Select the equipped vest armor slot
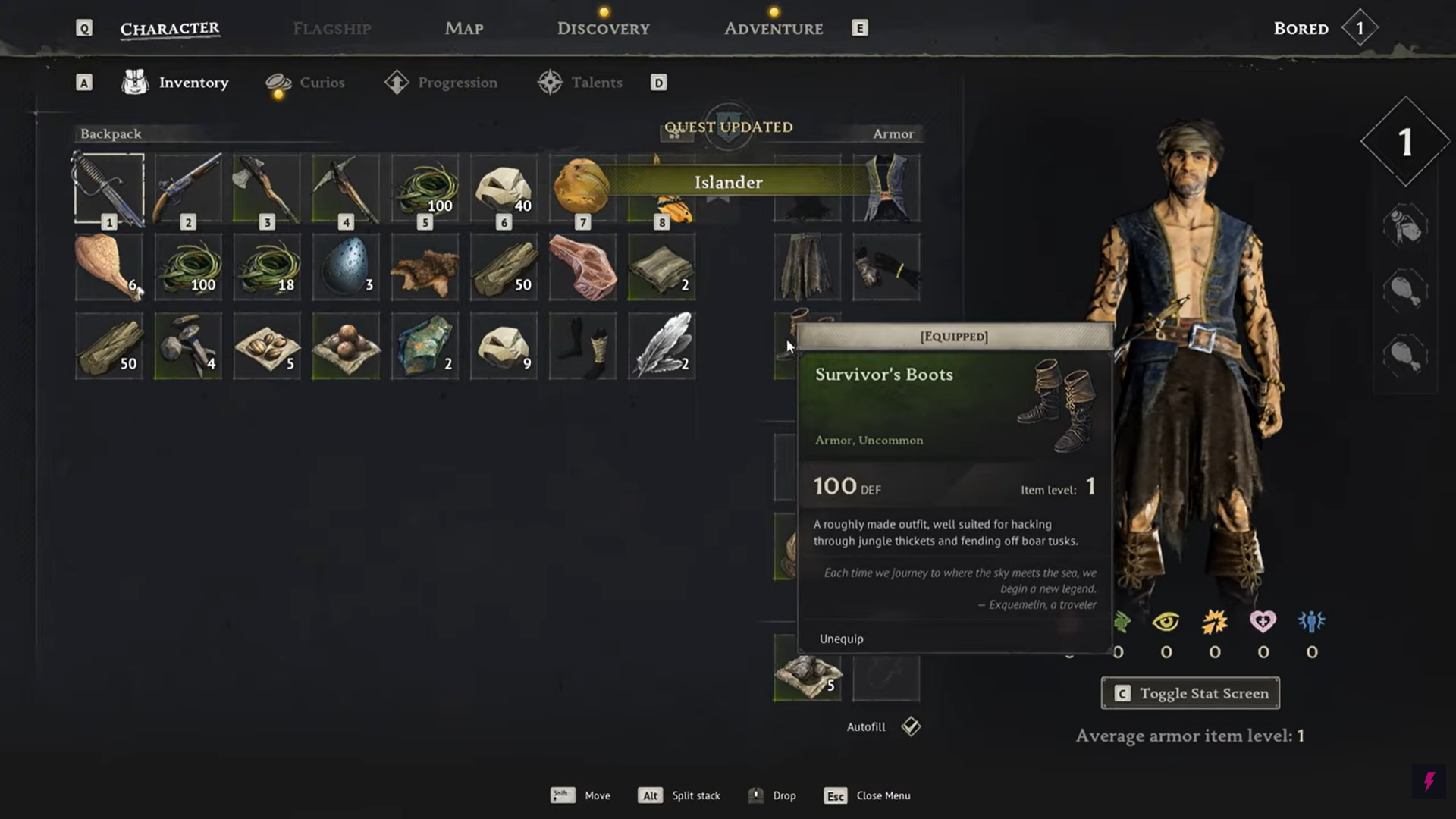The image size is (1456, 819). pos(886,189)
